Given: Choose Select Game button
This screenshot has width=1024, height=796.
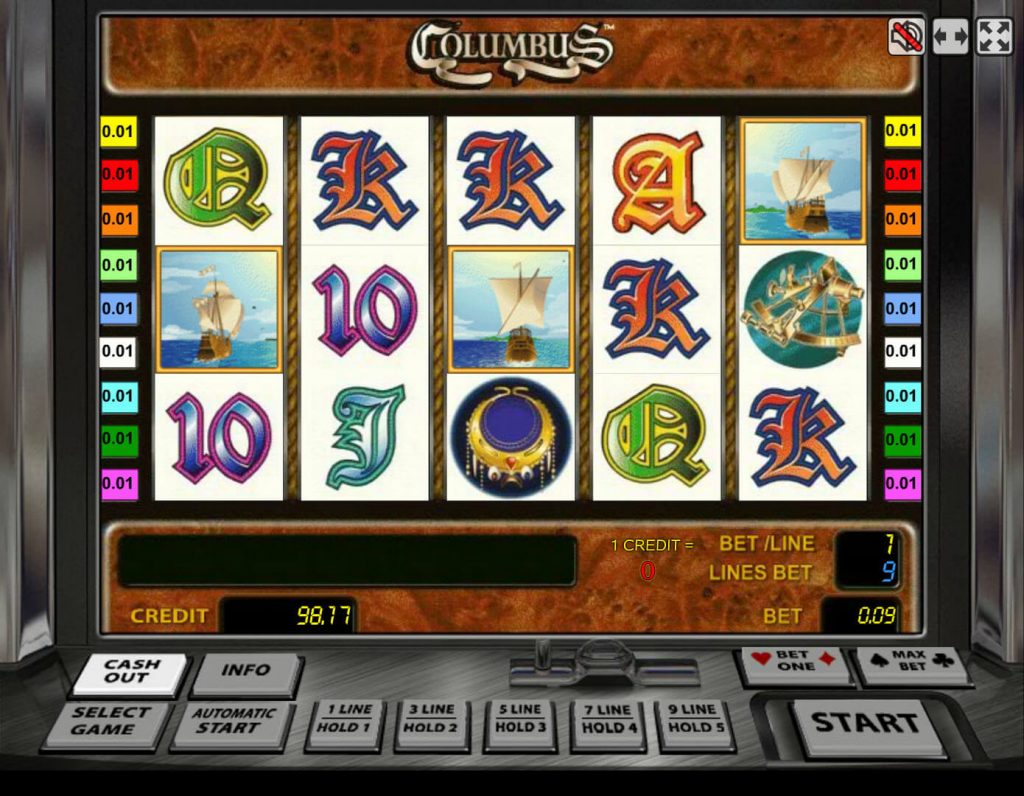Looking at the screenshot, I should point(108,723).
